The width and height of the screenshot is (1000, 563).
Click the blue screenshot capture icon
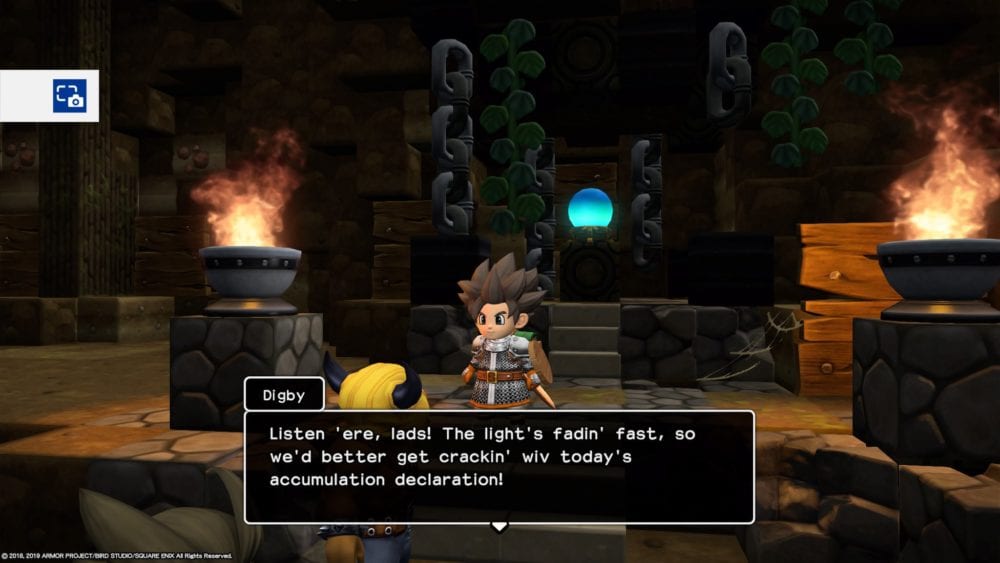(x=69, y=96)
